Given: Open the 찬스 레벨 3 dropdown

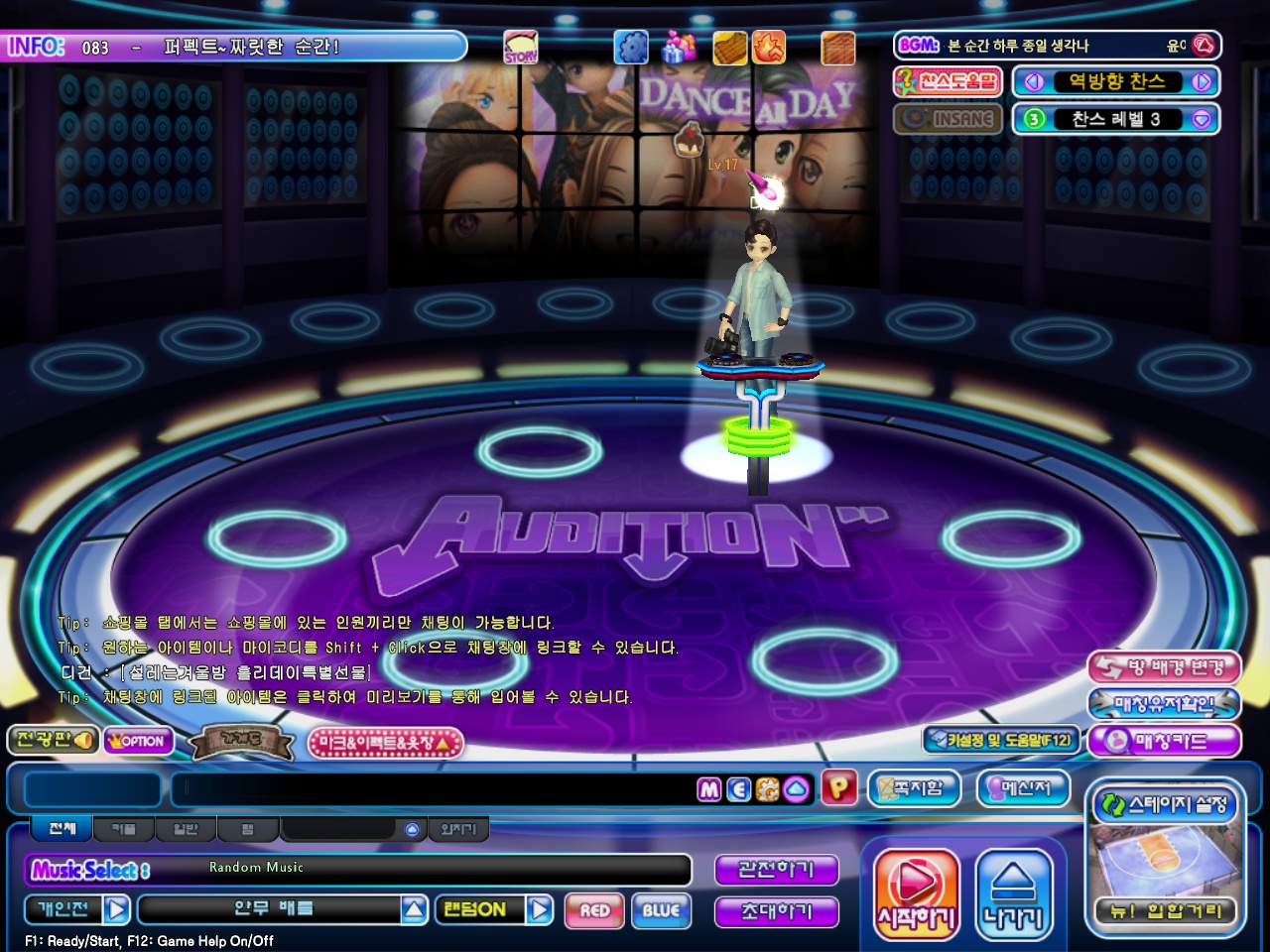Looking at the screenshot, I should [1202, 119].
